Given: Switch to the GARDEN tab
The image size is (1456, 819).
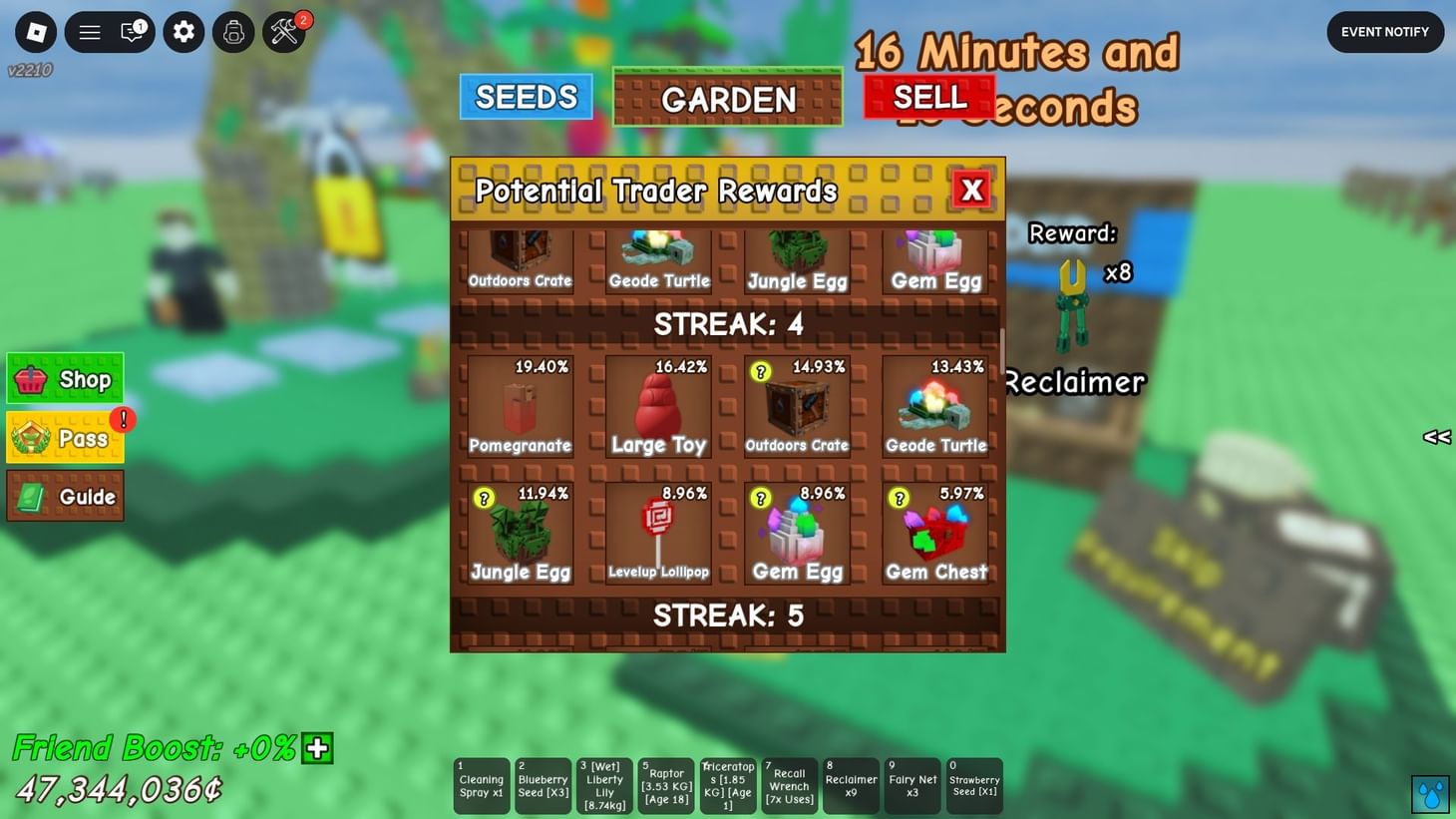Looking at the screenshot, I should [727, 99].
